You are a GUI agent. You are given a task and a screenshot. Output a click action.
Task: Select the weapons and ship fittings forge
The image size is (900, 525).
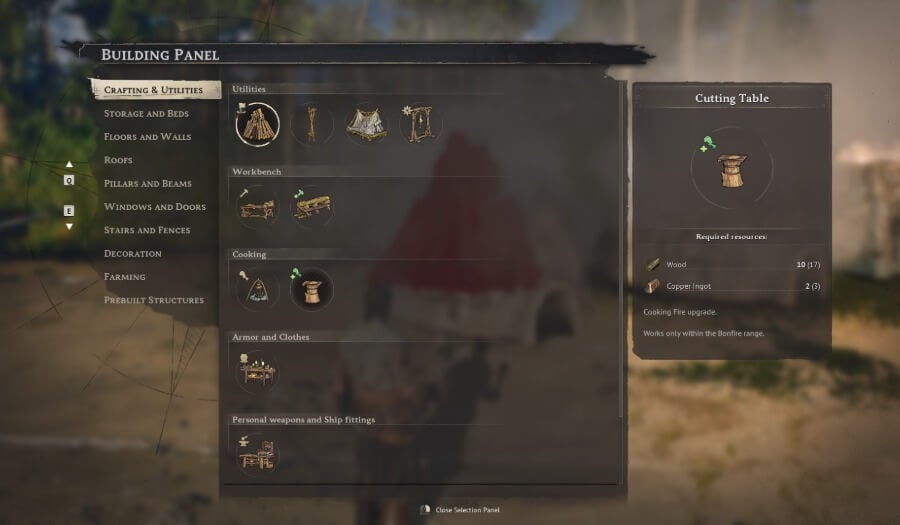point(258,455)
